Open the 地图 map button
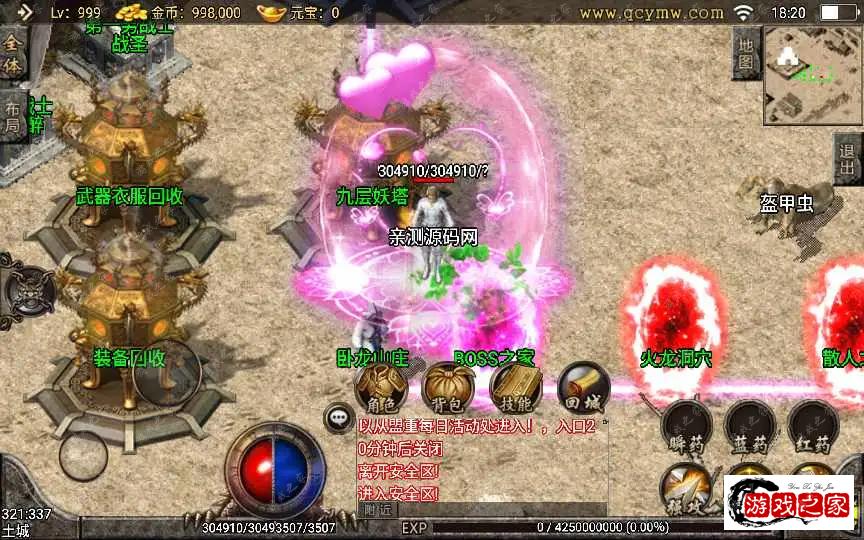The width and height of the screenshot is (864, 540). coord(746,52)
